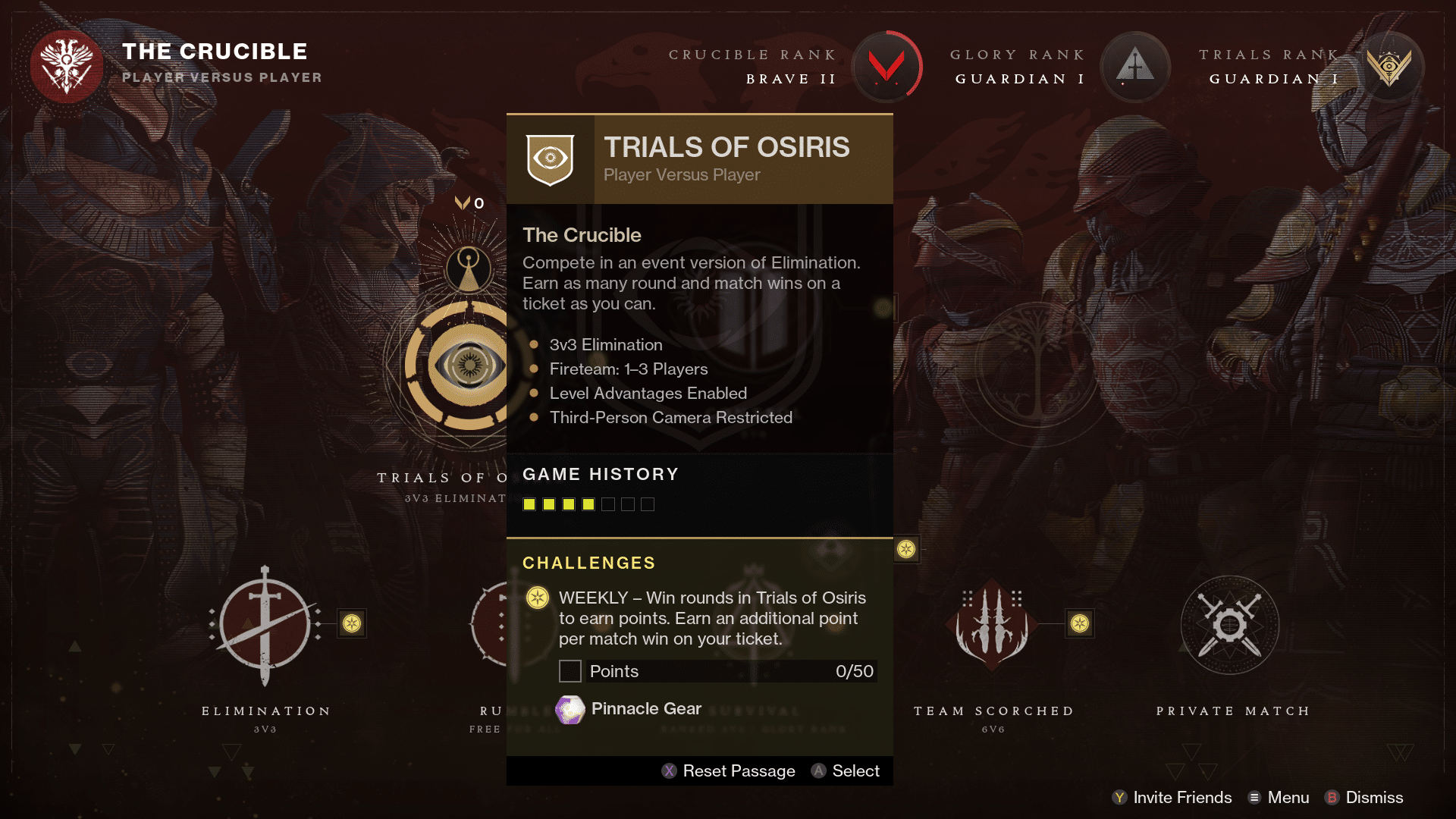Viewport: 1456px width, 819px height.
Task: Check the Points challenge checkbox
Action: coord(570,671)
